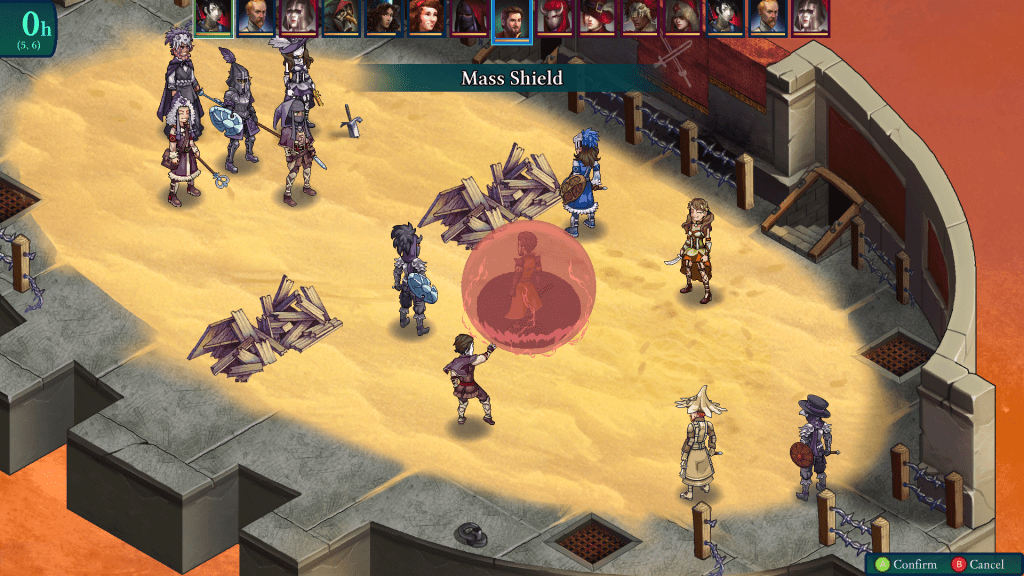1024x576 pixels.
Task: Choose the smiling red-haired woman portrait
Action: (425, 18)
